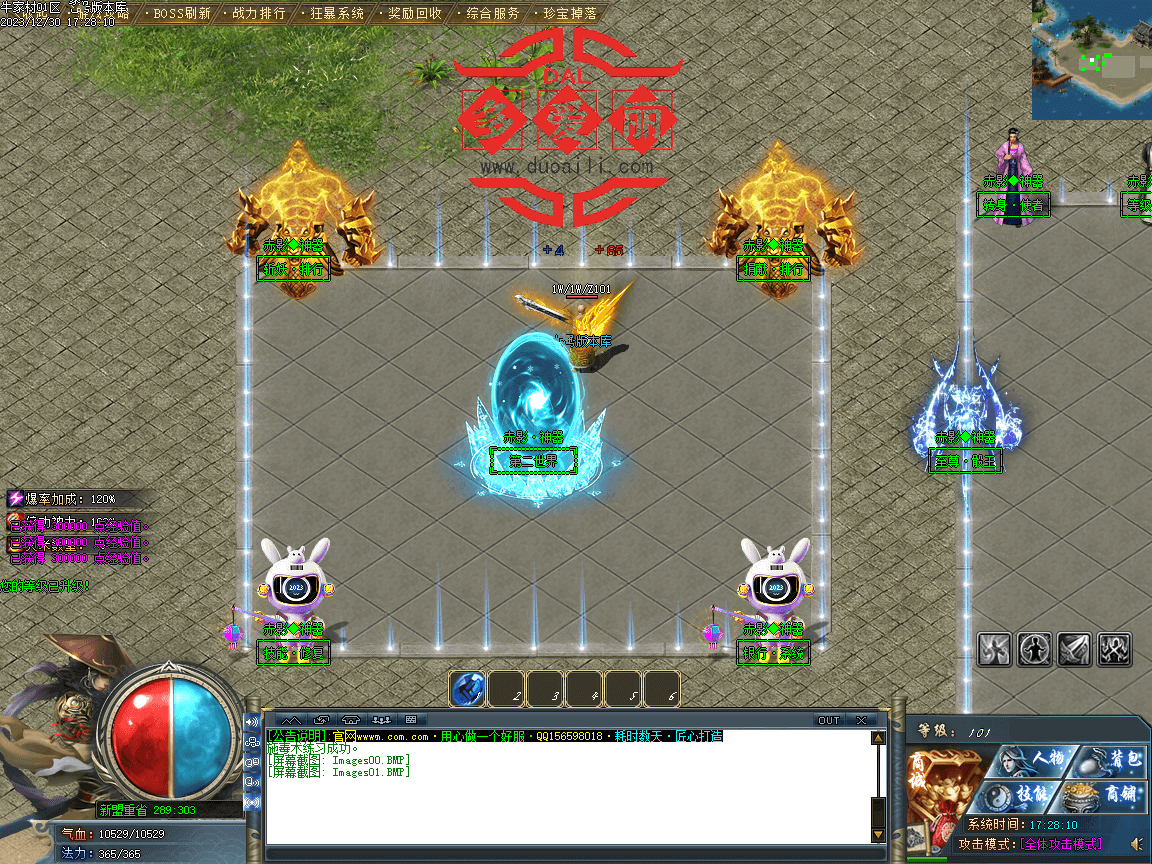This screenshot has height=864, width=1152.
Task: Click the crossed weapons icon button
Action: tap(1114, 649)
